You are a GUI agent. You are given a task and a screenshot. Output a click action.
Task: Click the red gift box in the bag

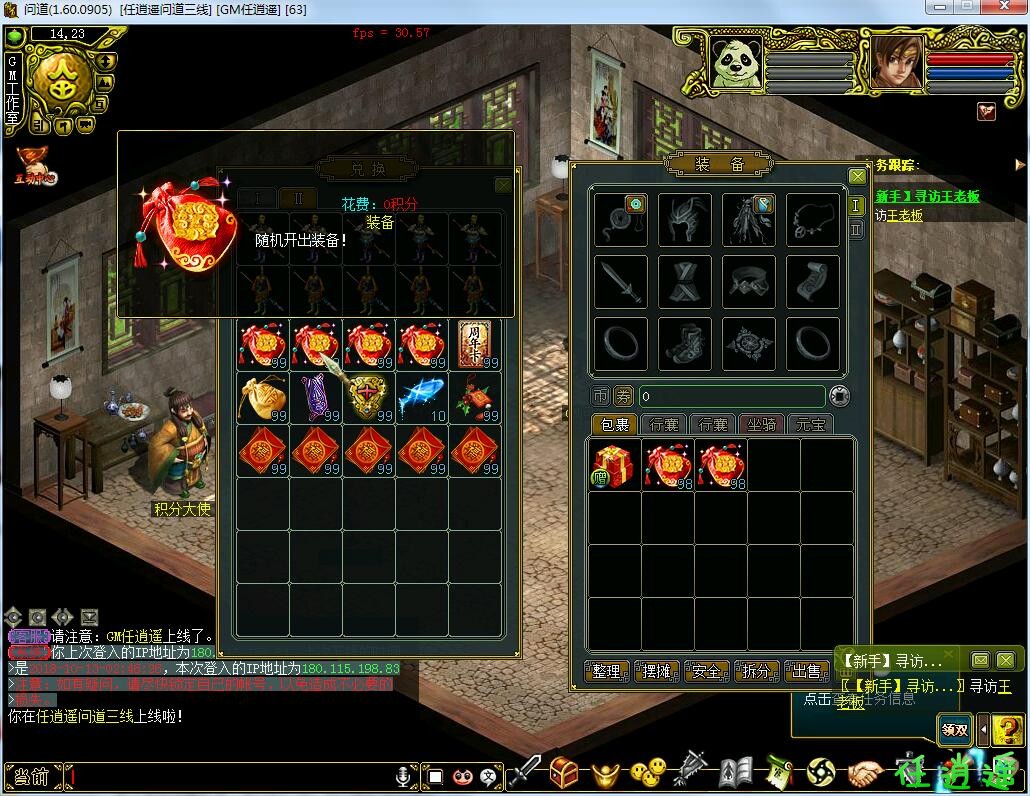[x=615, y=465]
